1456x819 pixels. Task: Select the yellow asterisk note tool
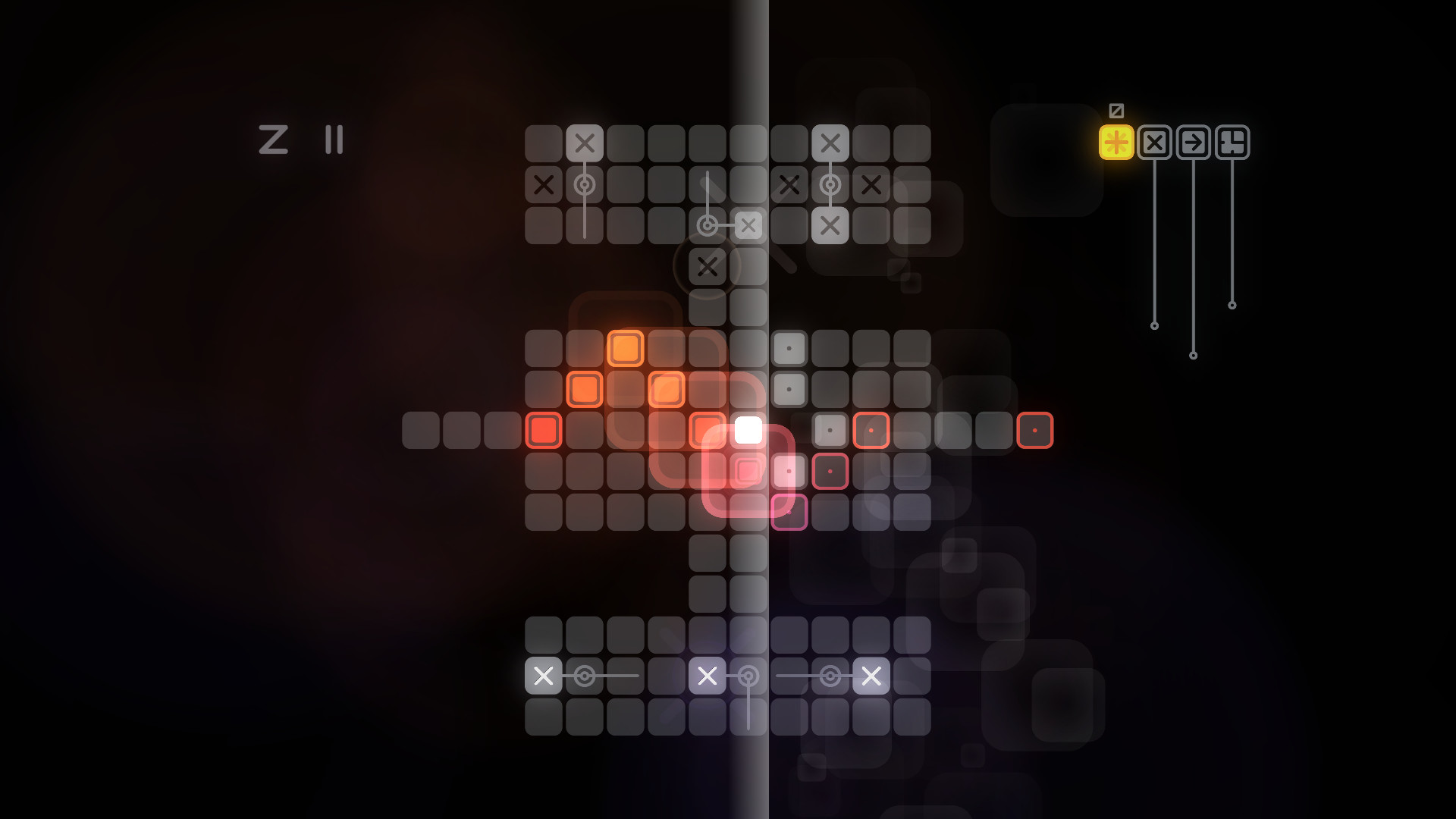click(1116, 140)
